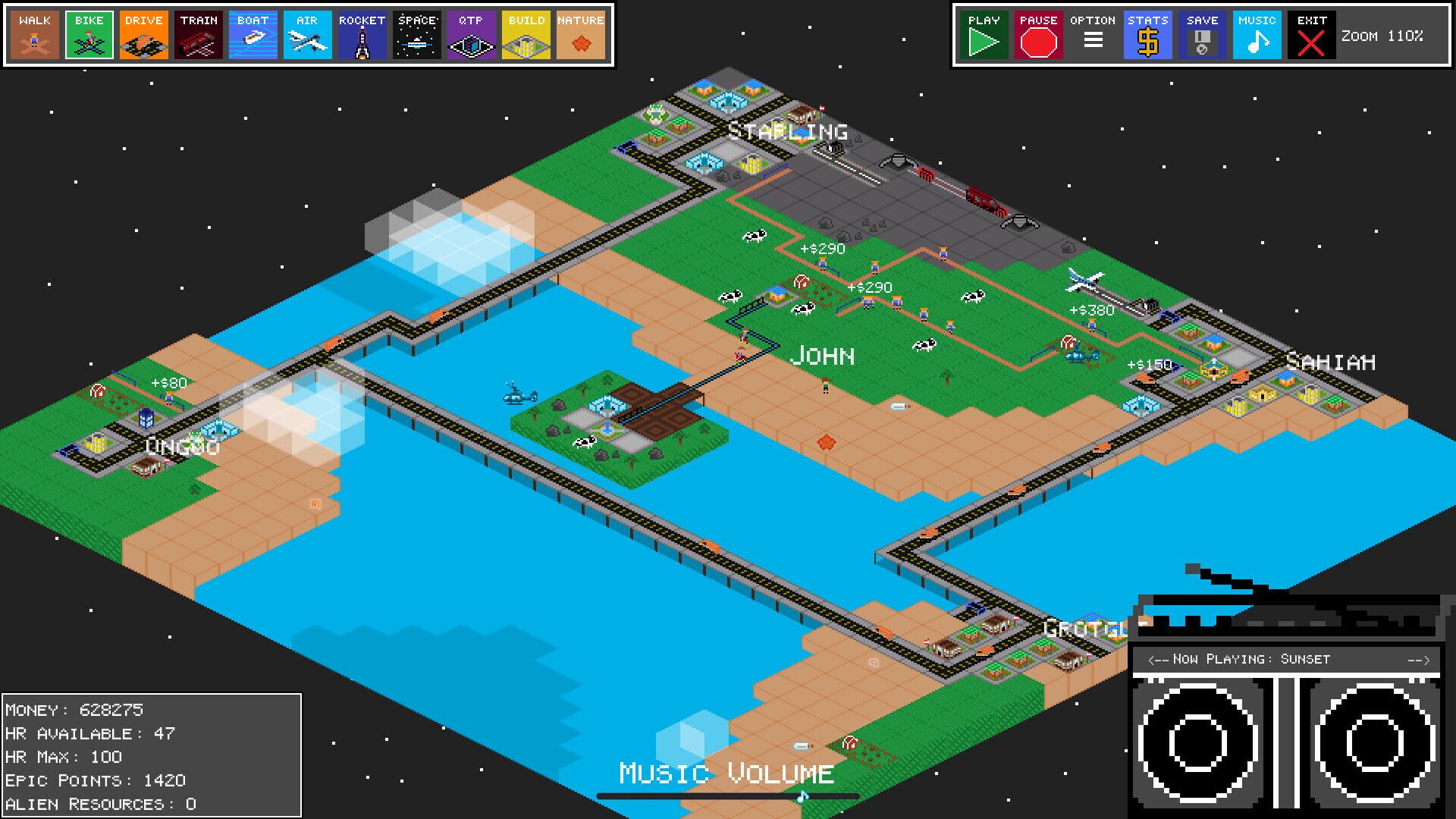The height and width of the screenshot is (819, 1456).
Task: Select the QTP teleport icon
Action: [471, 34]
